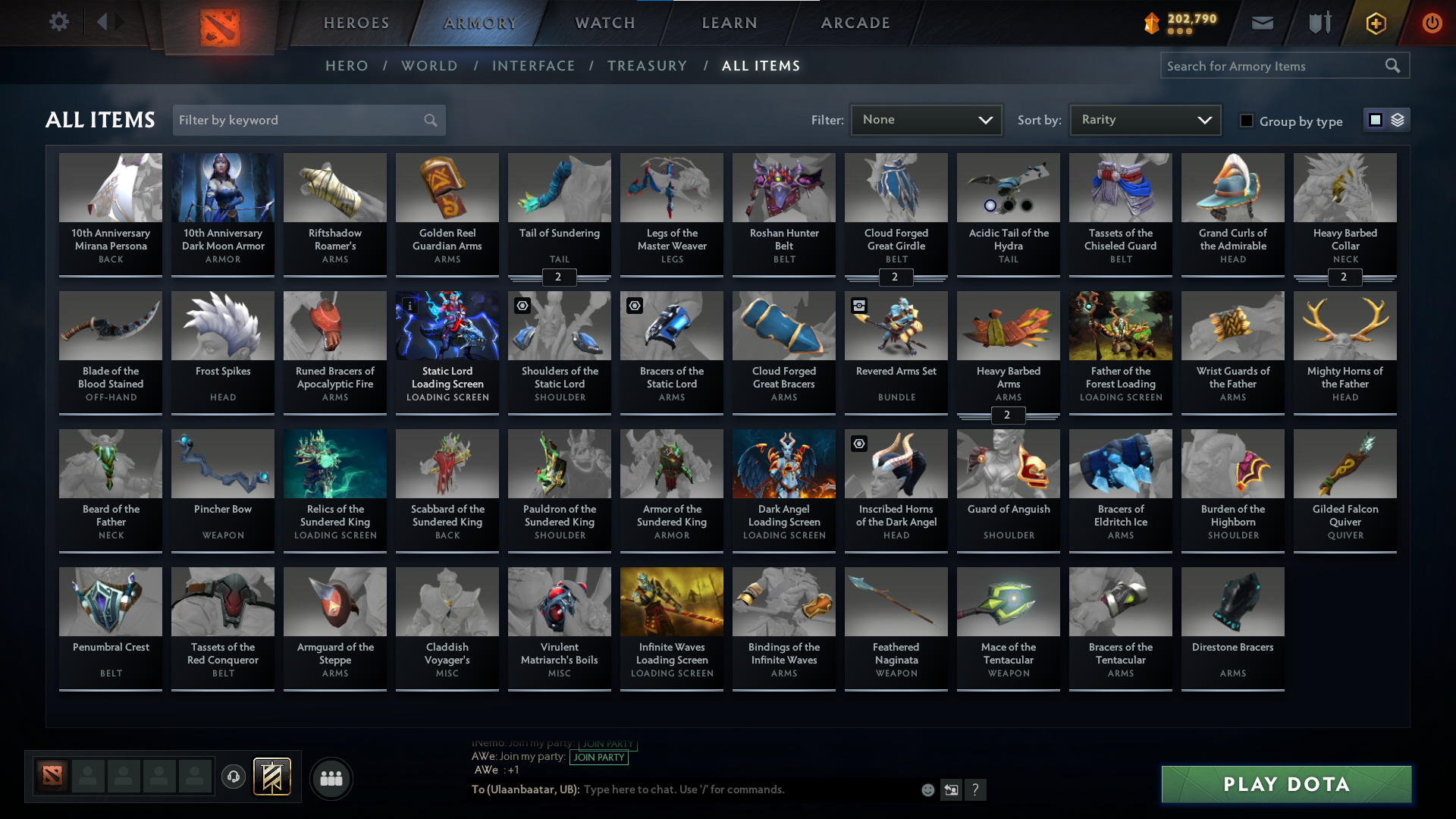Toggle the stacked layers view icon
This screenshot has height=819, width=1456.
tap(1397, 119)
